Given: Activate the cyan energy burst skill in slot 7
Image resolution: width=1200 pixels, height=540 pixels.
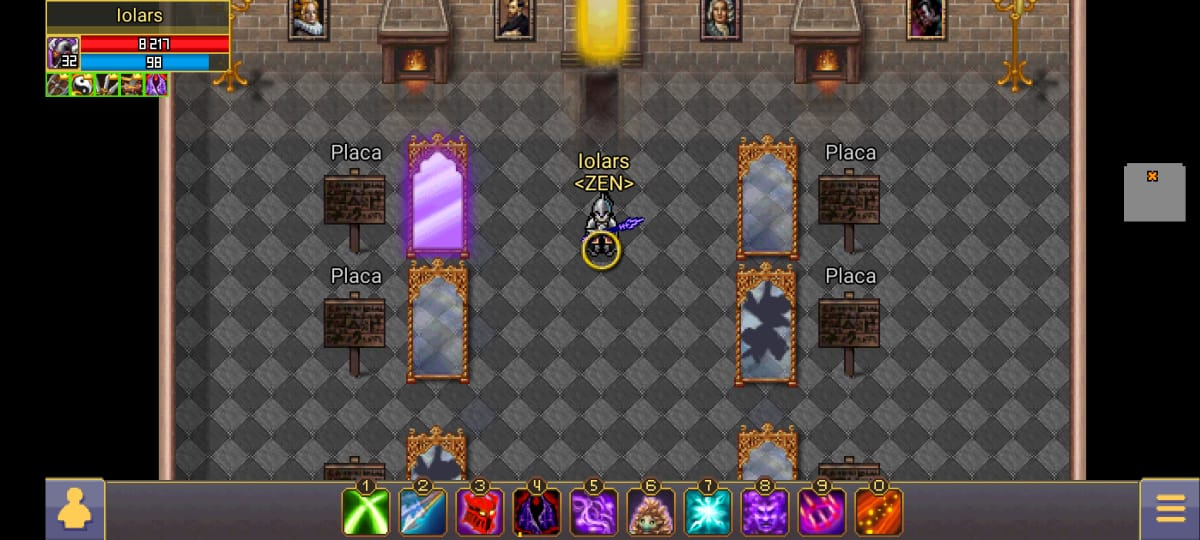Looking at the screenshot, I should point(708,512).
